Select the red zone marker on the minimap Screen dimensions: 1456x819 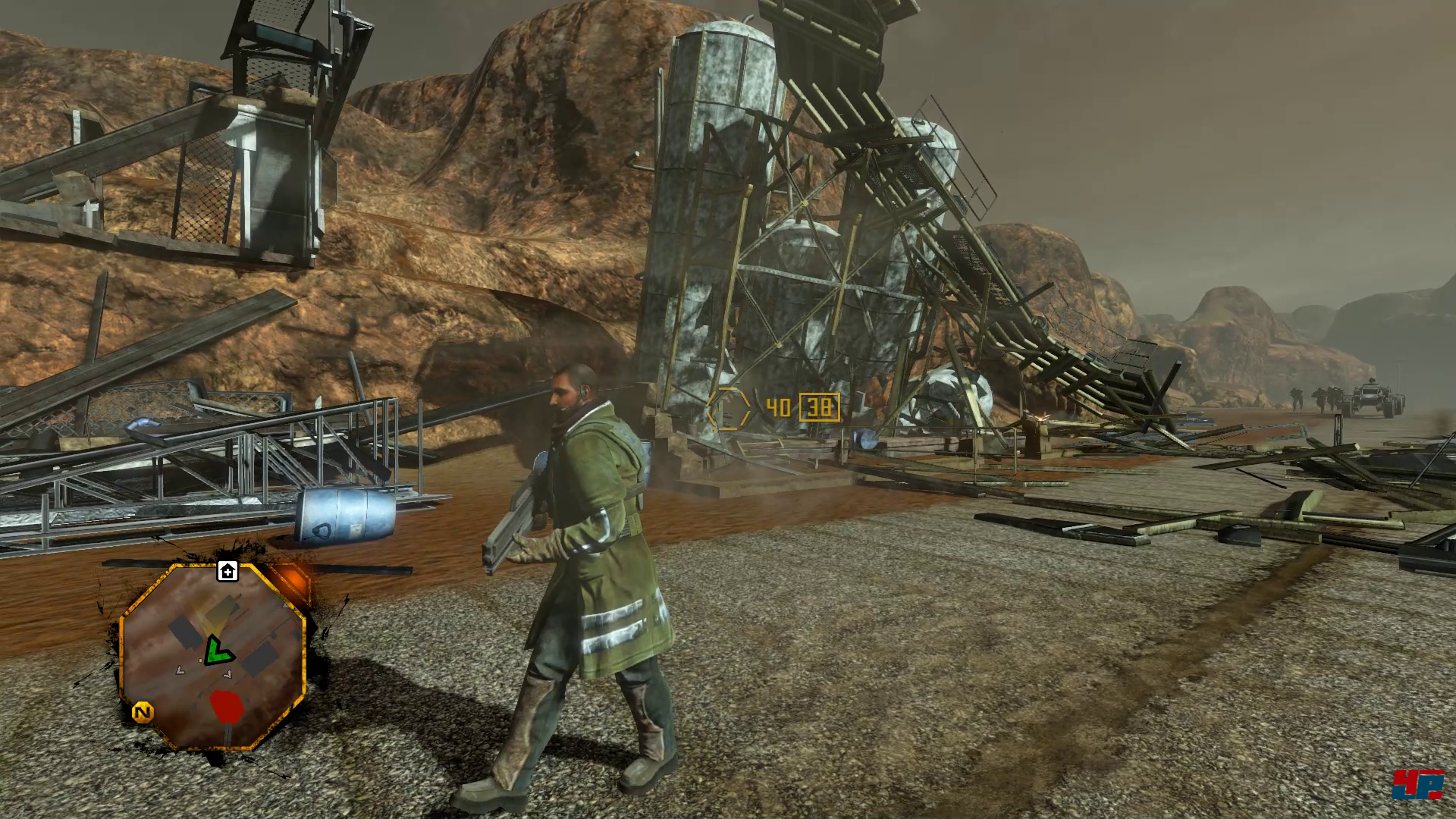point(225,706)
